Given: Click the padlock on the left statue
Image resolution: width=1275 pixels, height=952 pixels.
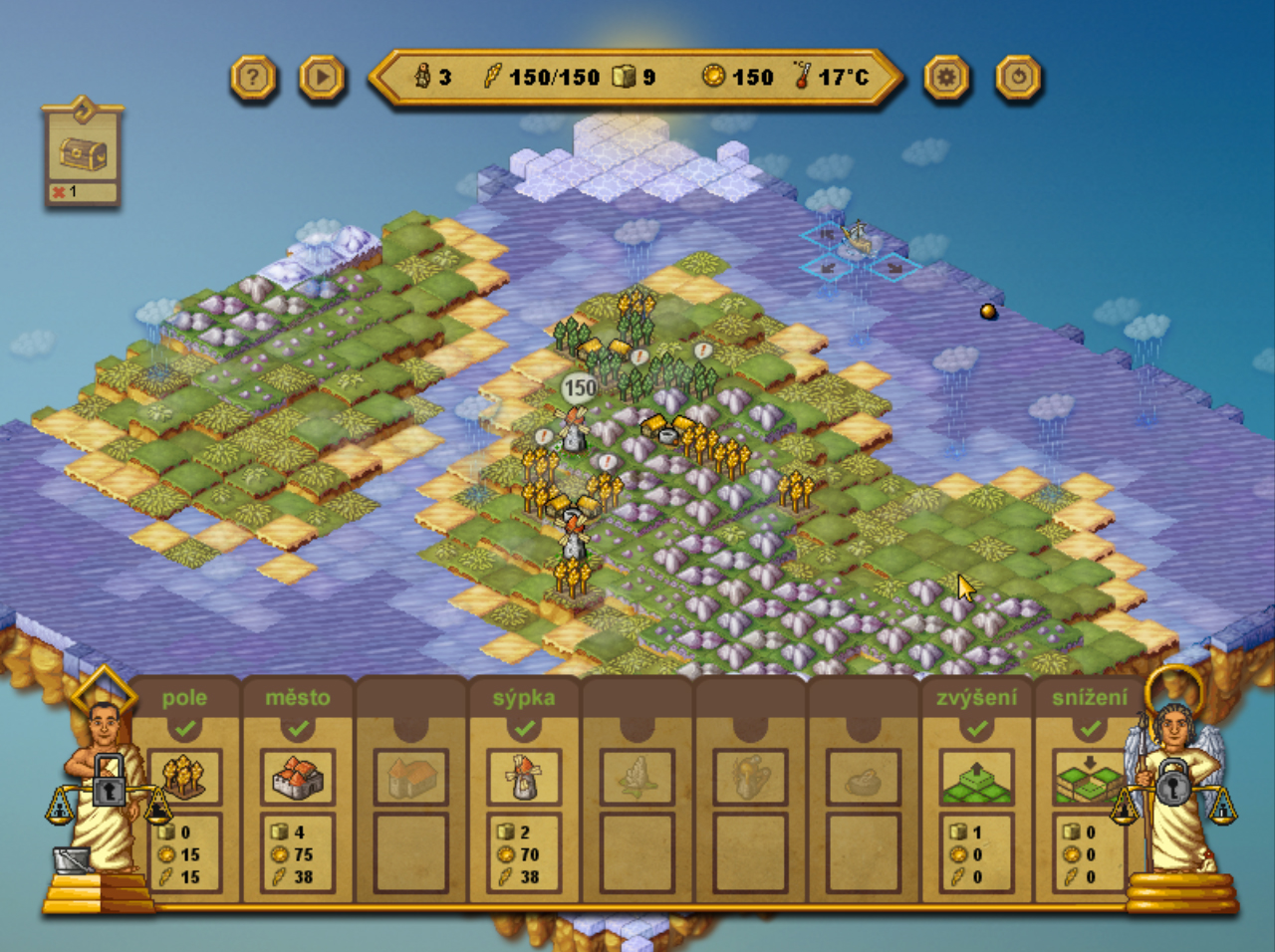Looking at the screenshot, I should tap(109, 781).
